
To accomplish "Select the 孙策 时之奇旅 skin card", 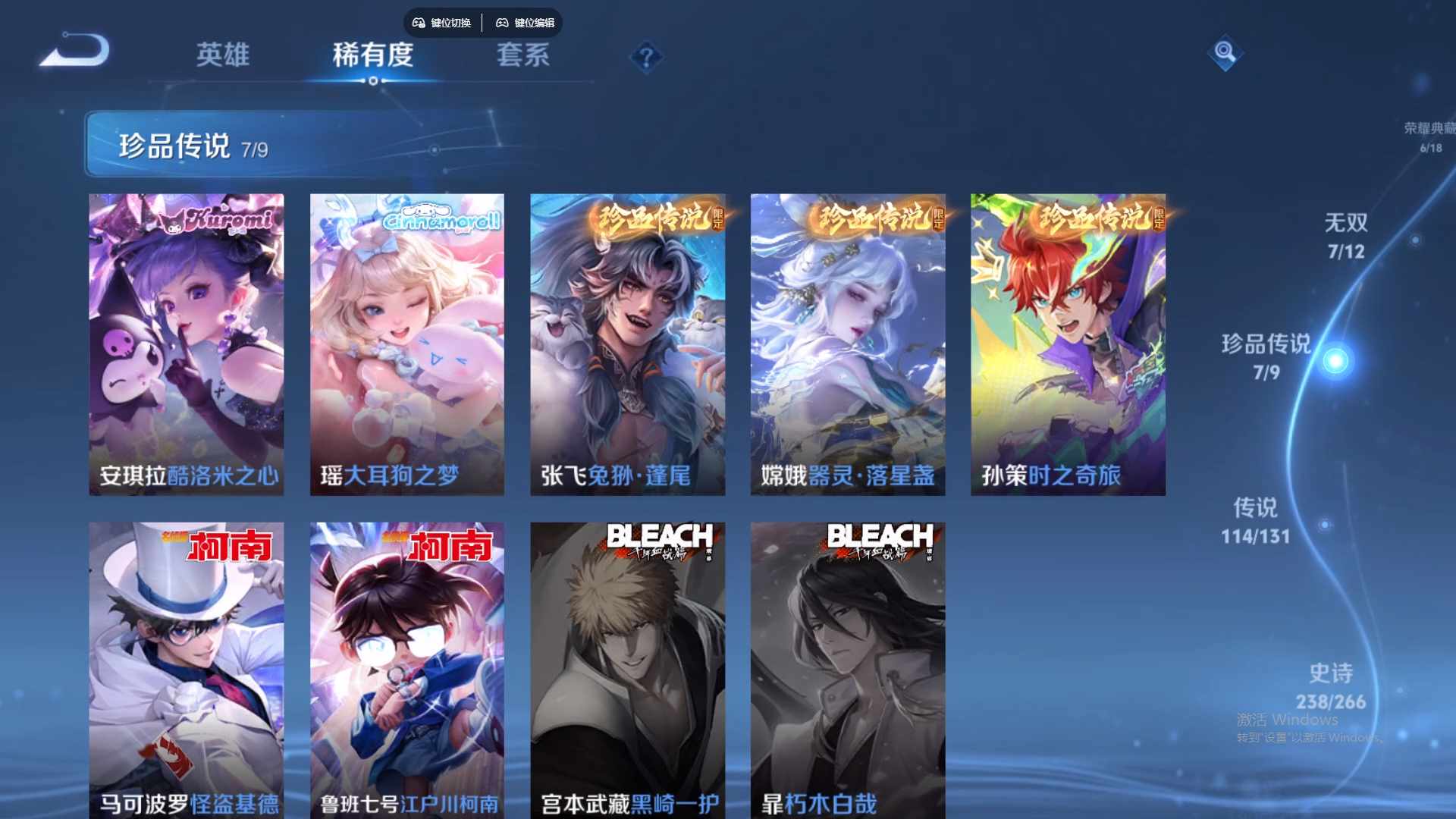I will pyautogui.click(x=1068, y=344).
